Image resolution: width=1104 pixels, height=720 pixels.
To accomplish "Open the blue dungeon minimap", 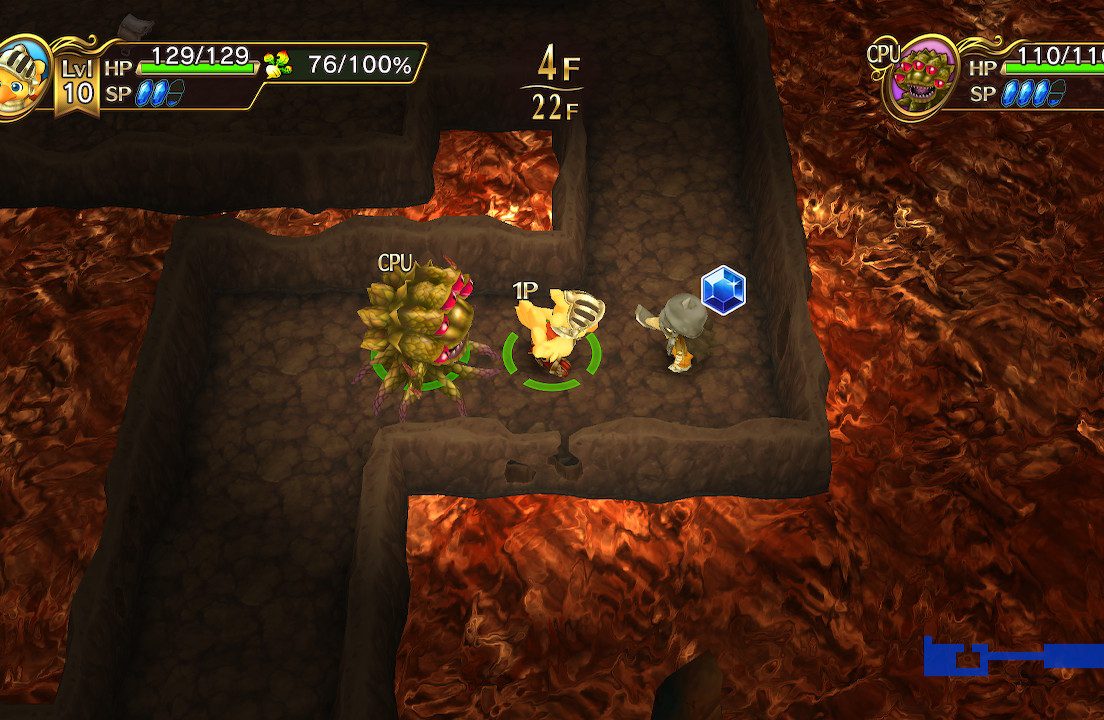I will (x=1010, y=656).
